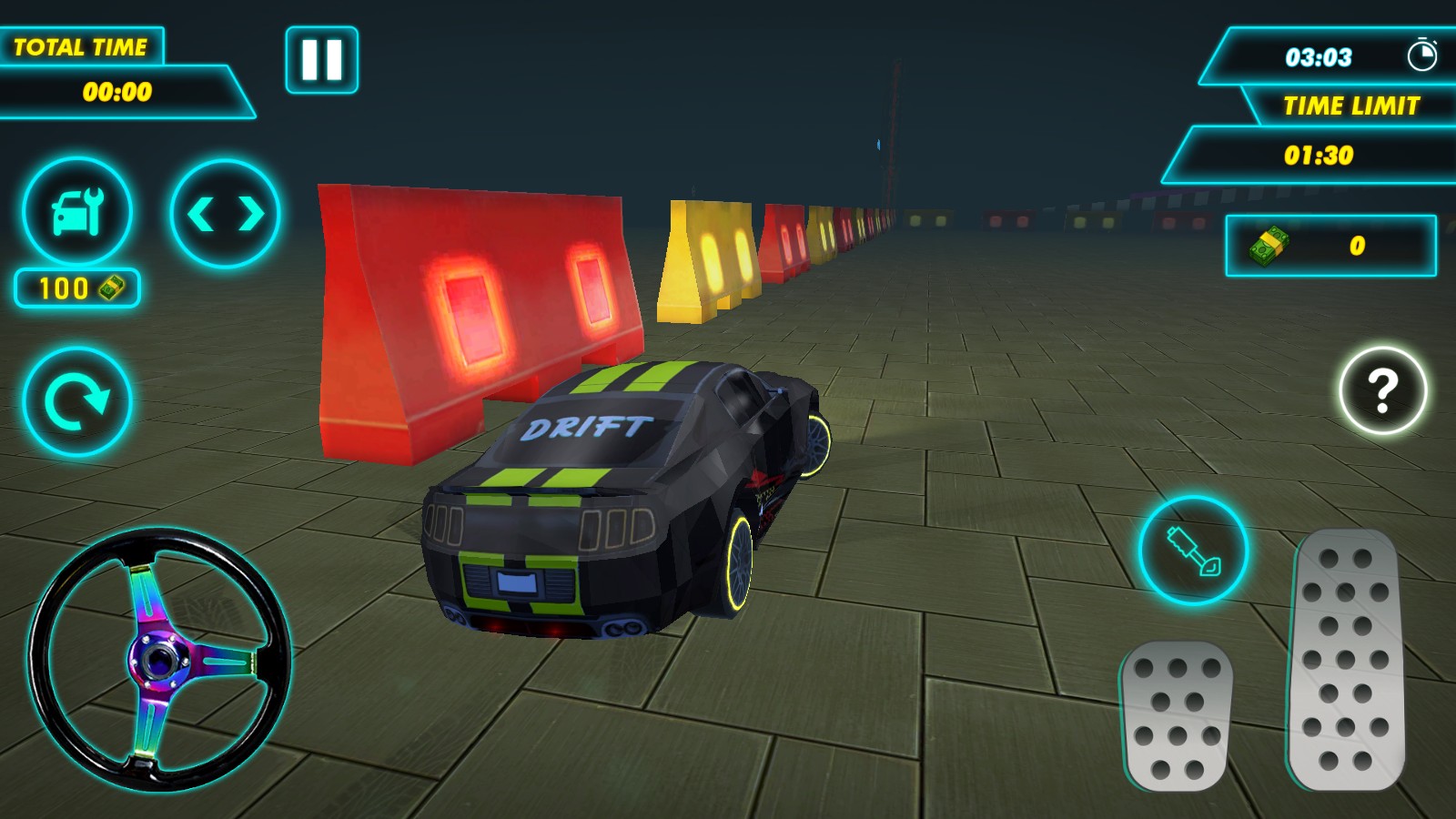Toggle the left camera arrow

[x=202, y=211]
